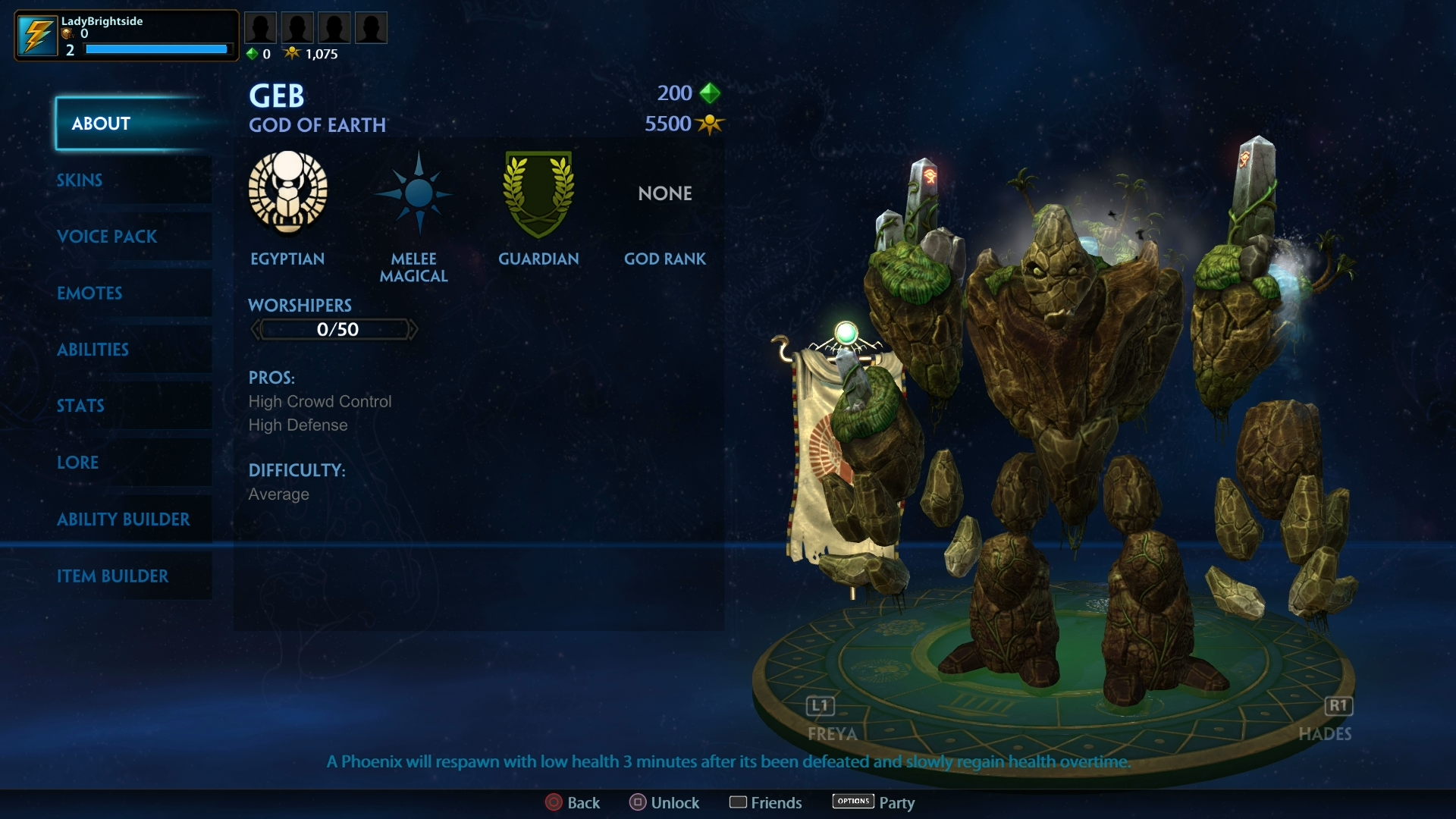Viewport: 1456px width, 819px height.
Task: Select the God Rank NONE indicator
Action: point(664,193)
